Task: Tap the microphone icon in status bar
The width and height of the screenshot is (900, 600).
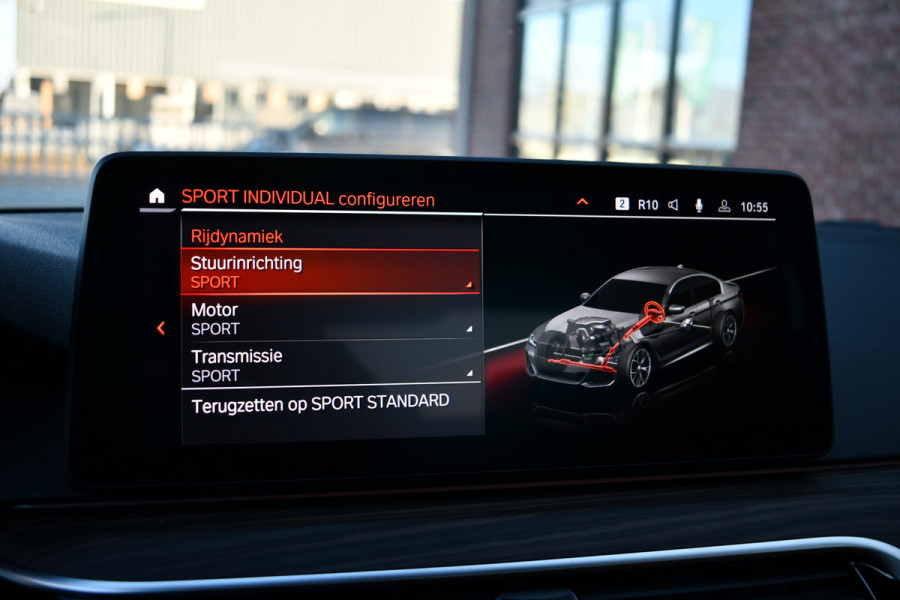Action: [699, 205]
